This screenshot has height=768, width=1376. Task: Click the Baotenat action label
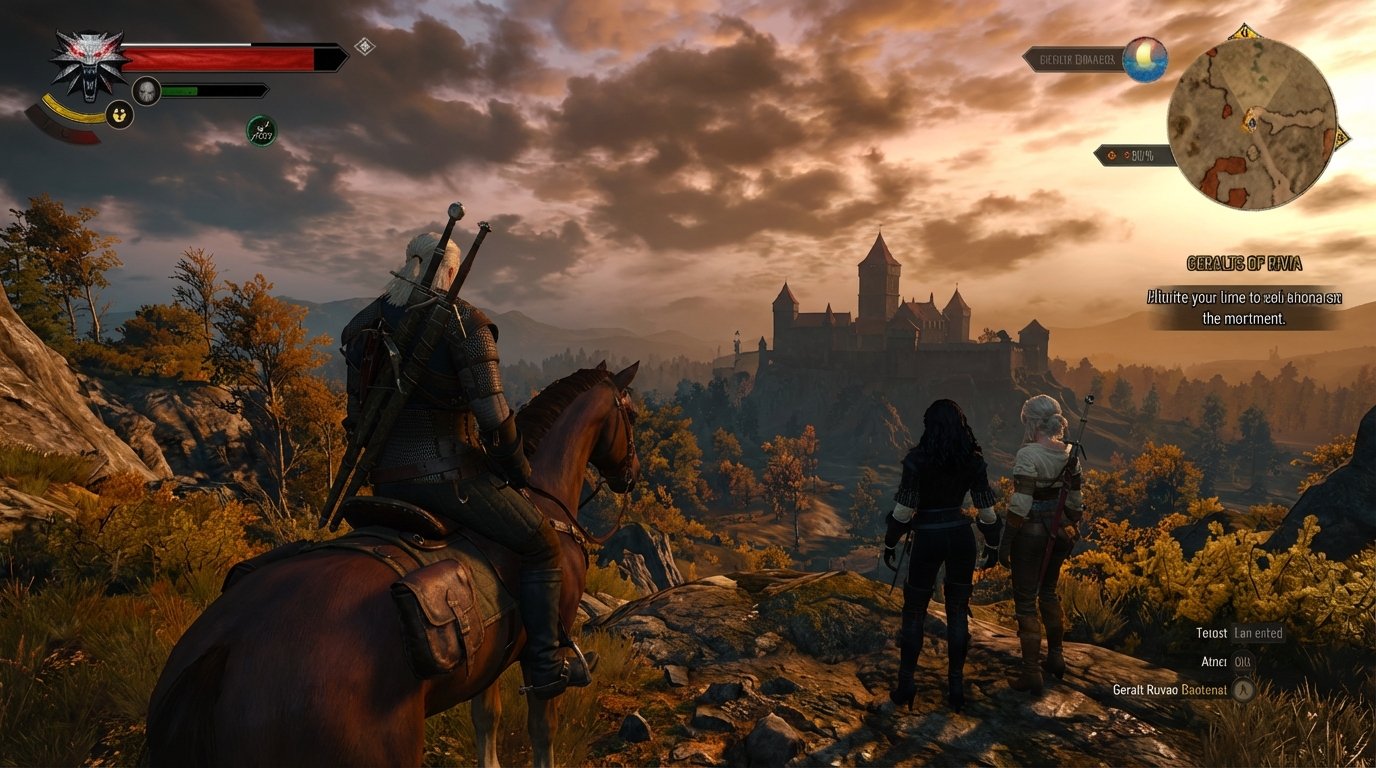pos(1204,690)
